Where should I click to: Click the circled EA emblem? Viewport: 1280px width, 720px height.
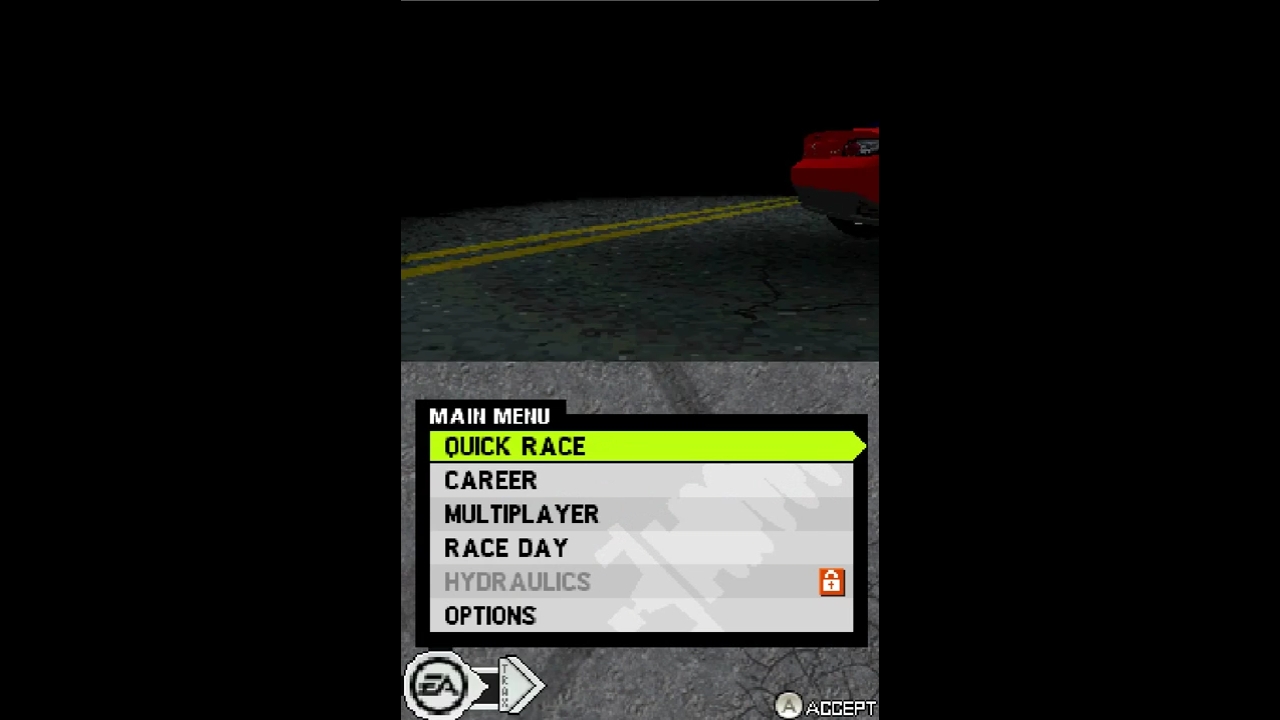[x=437, y=684]
